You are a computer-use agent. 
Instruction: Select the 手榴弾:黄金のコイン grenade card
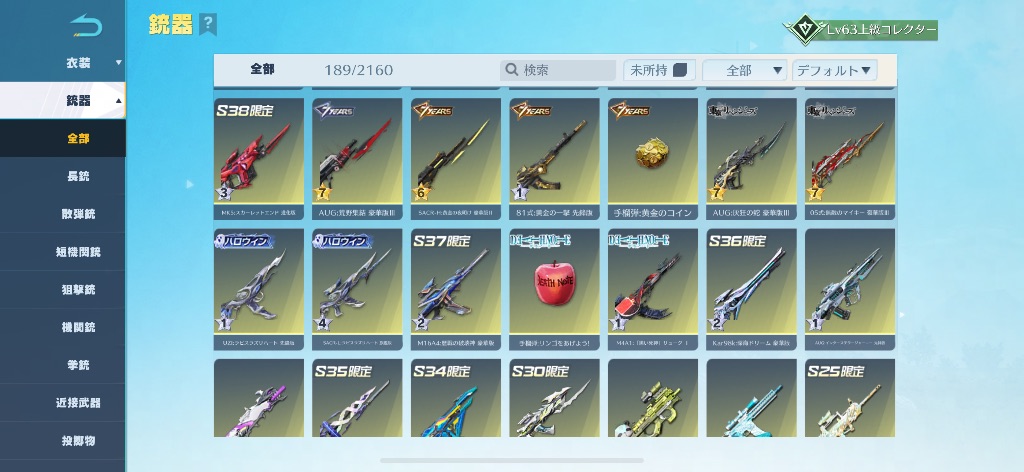point(653,158)
